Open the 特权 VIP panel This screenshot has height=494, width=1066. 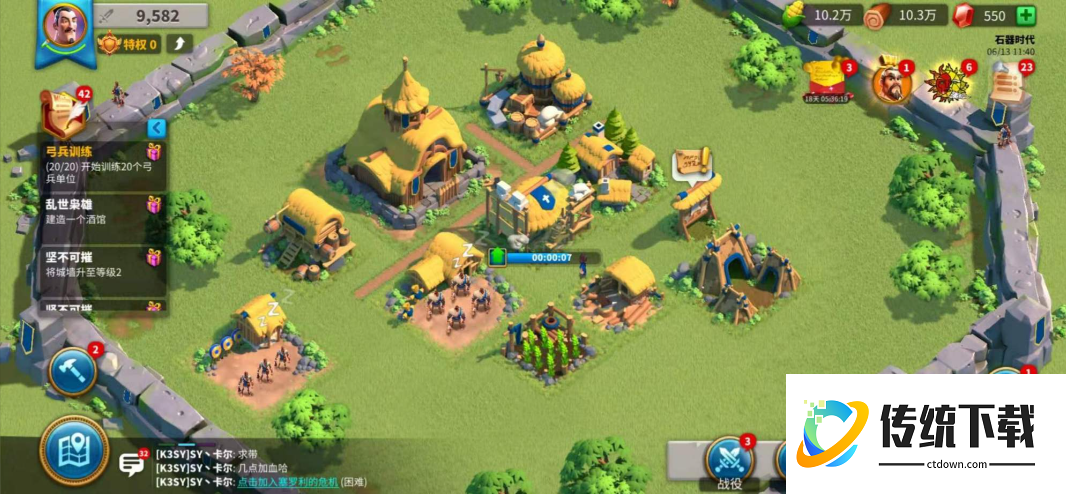130,44
